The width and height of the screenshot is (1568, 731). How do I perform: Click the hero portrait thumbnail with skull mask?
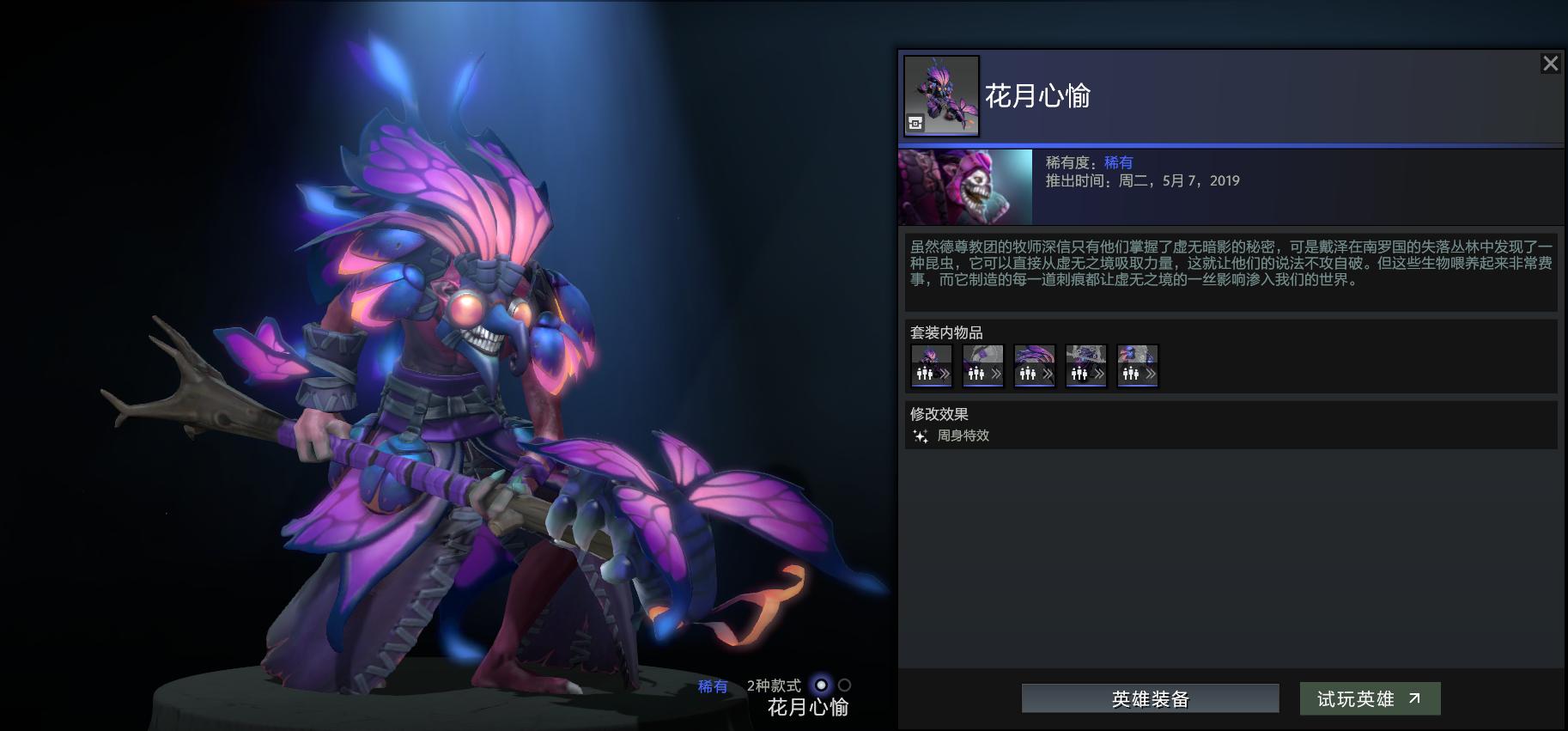pos(963,186)
